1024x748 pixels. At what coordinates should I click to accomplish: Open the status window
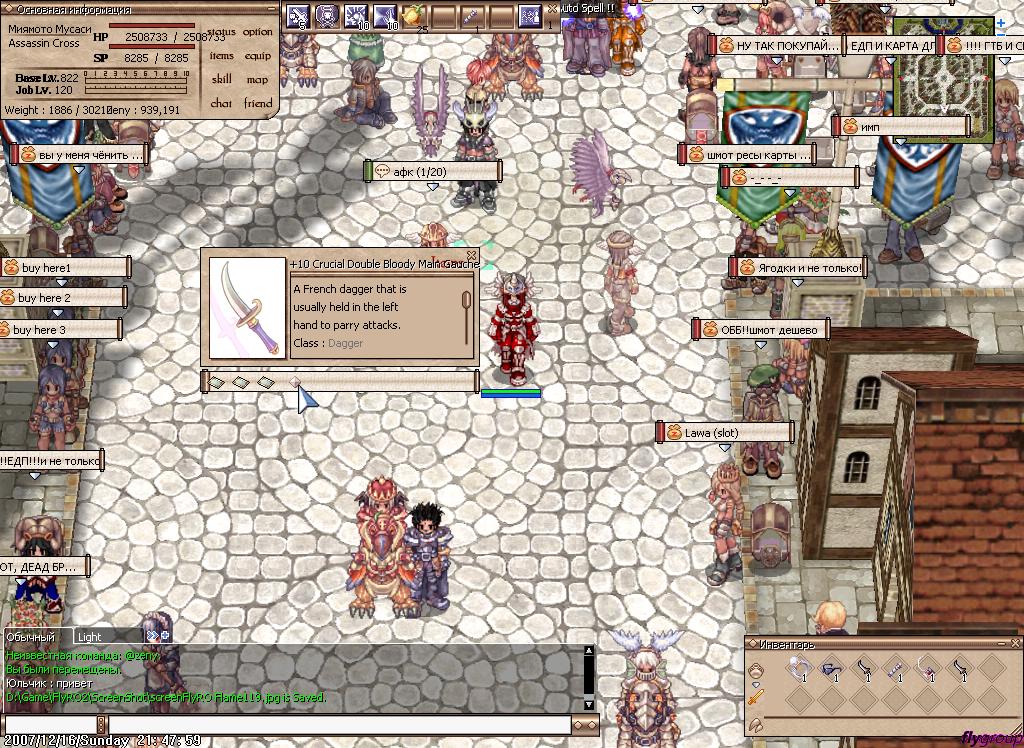[x=222, y=32]
